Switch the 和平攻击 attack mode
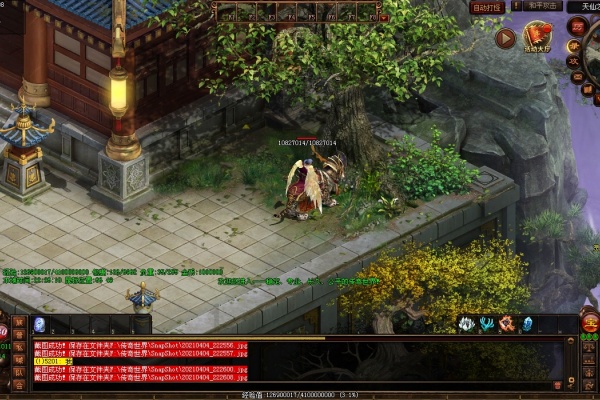The image size is (600, 400). pos(542,6)
